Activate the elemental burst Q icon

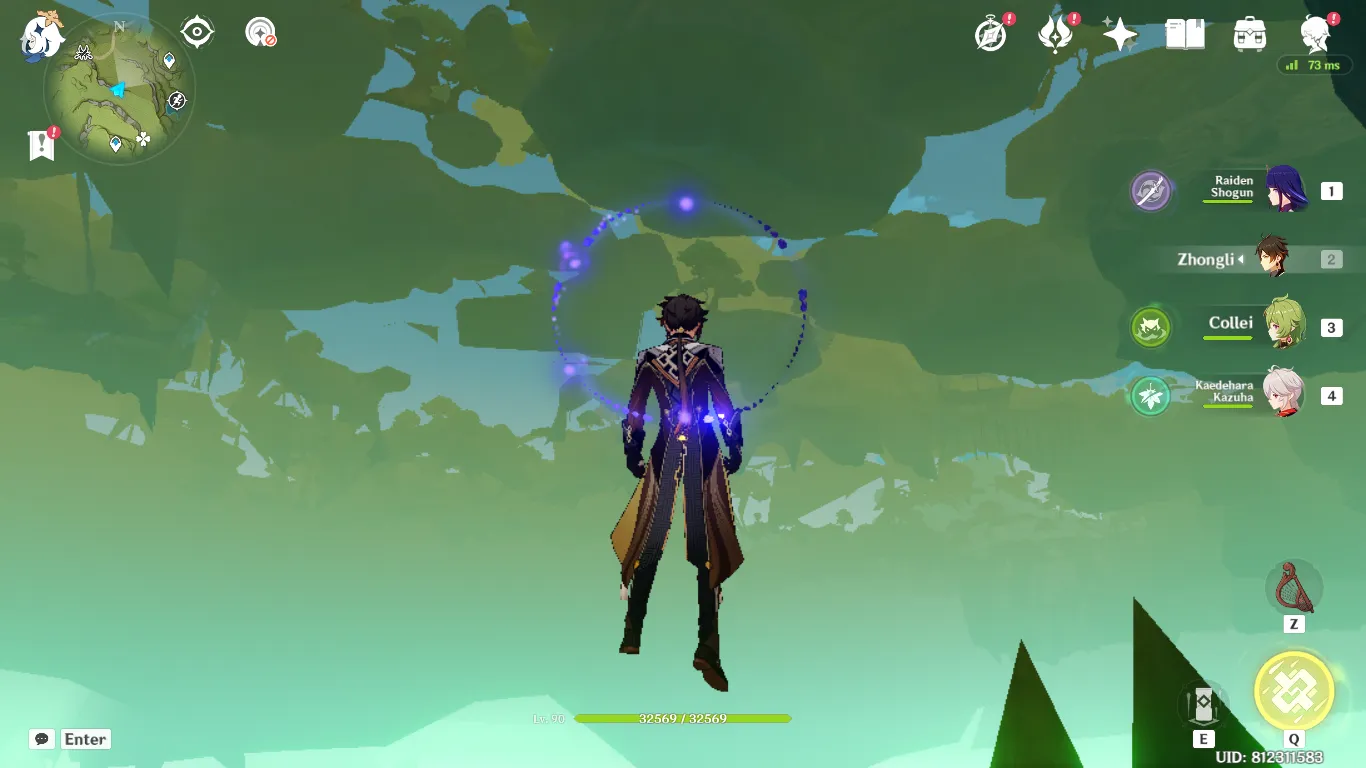click(x=1294, y=690)
